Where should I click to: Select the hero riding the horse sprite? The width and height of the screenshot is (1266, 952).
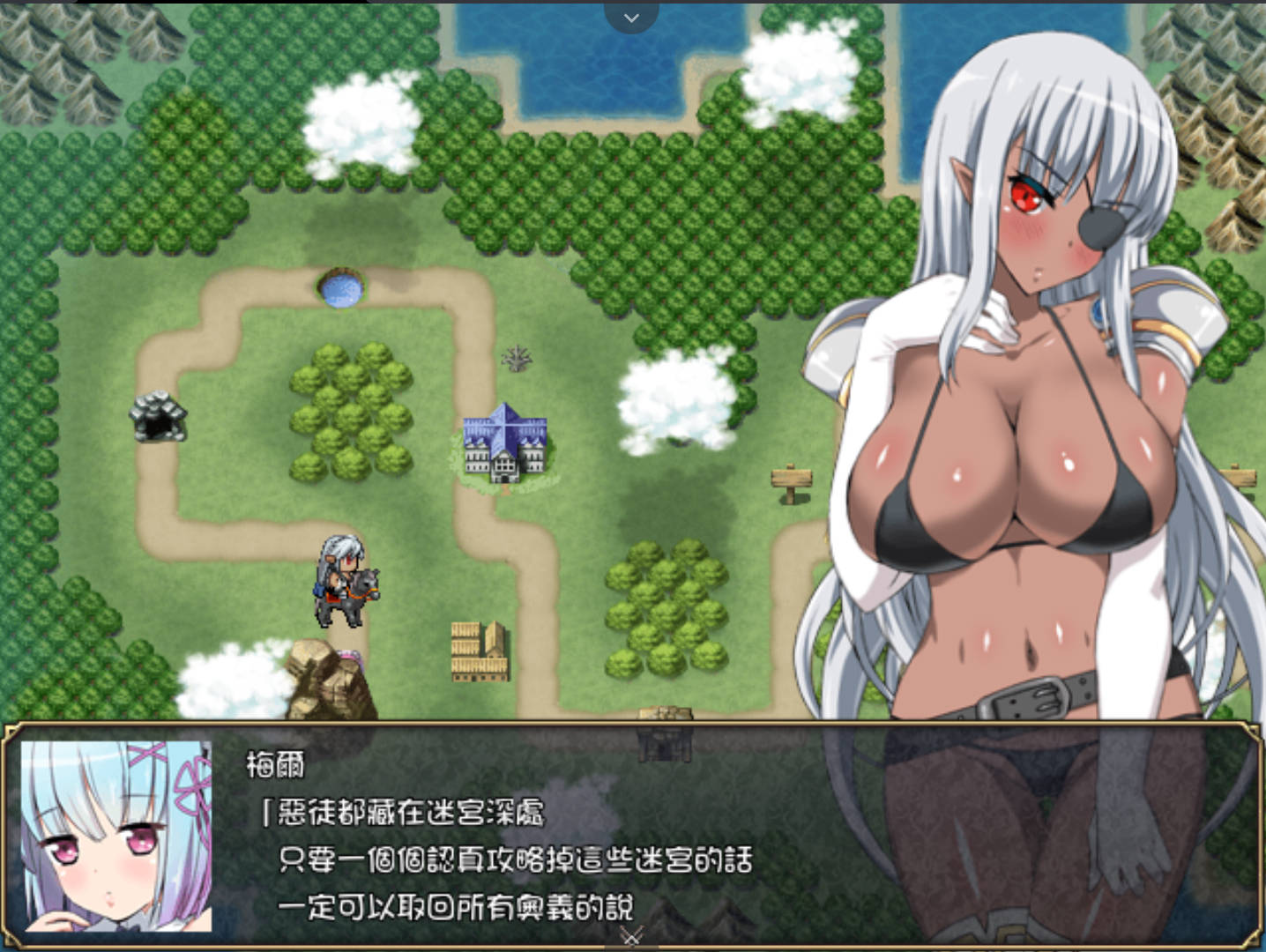tap(346, 582)
